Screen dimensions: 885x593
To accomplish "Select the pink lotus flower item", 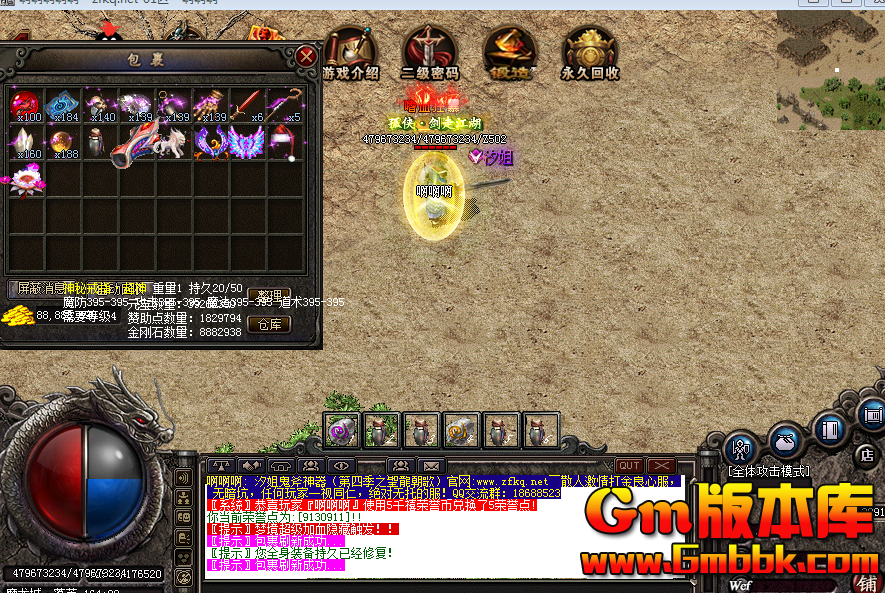I will pos(25,181).
